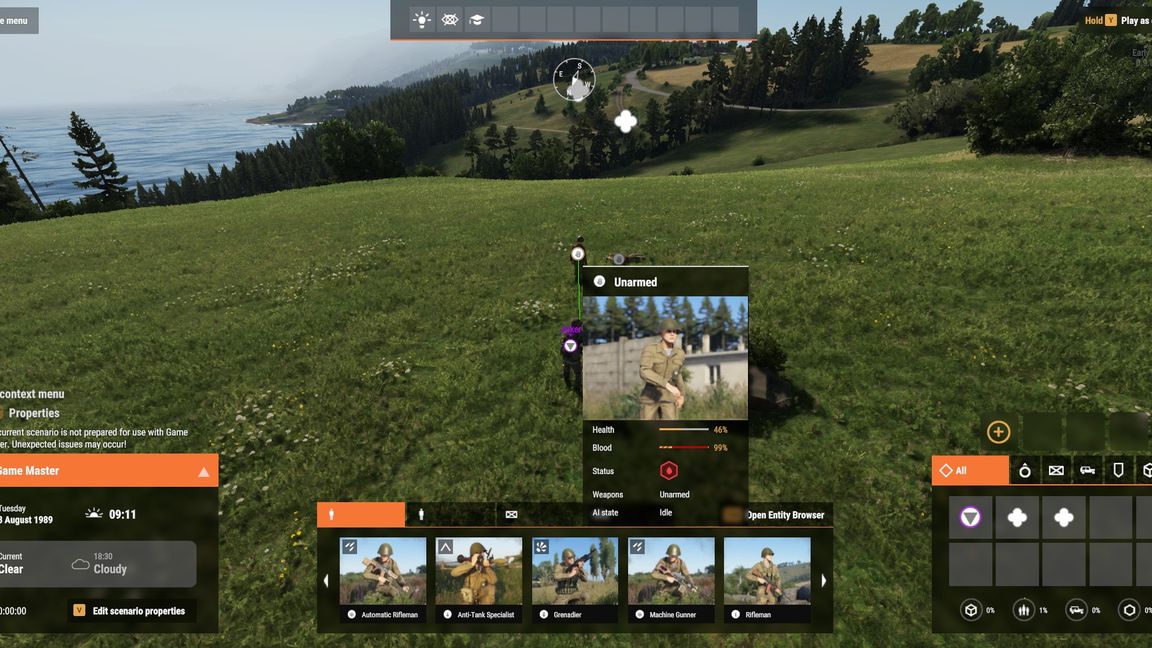The image size is (1152, 648).
Task: Select the All entities filter tab
Action: click(970, 471)
